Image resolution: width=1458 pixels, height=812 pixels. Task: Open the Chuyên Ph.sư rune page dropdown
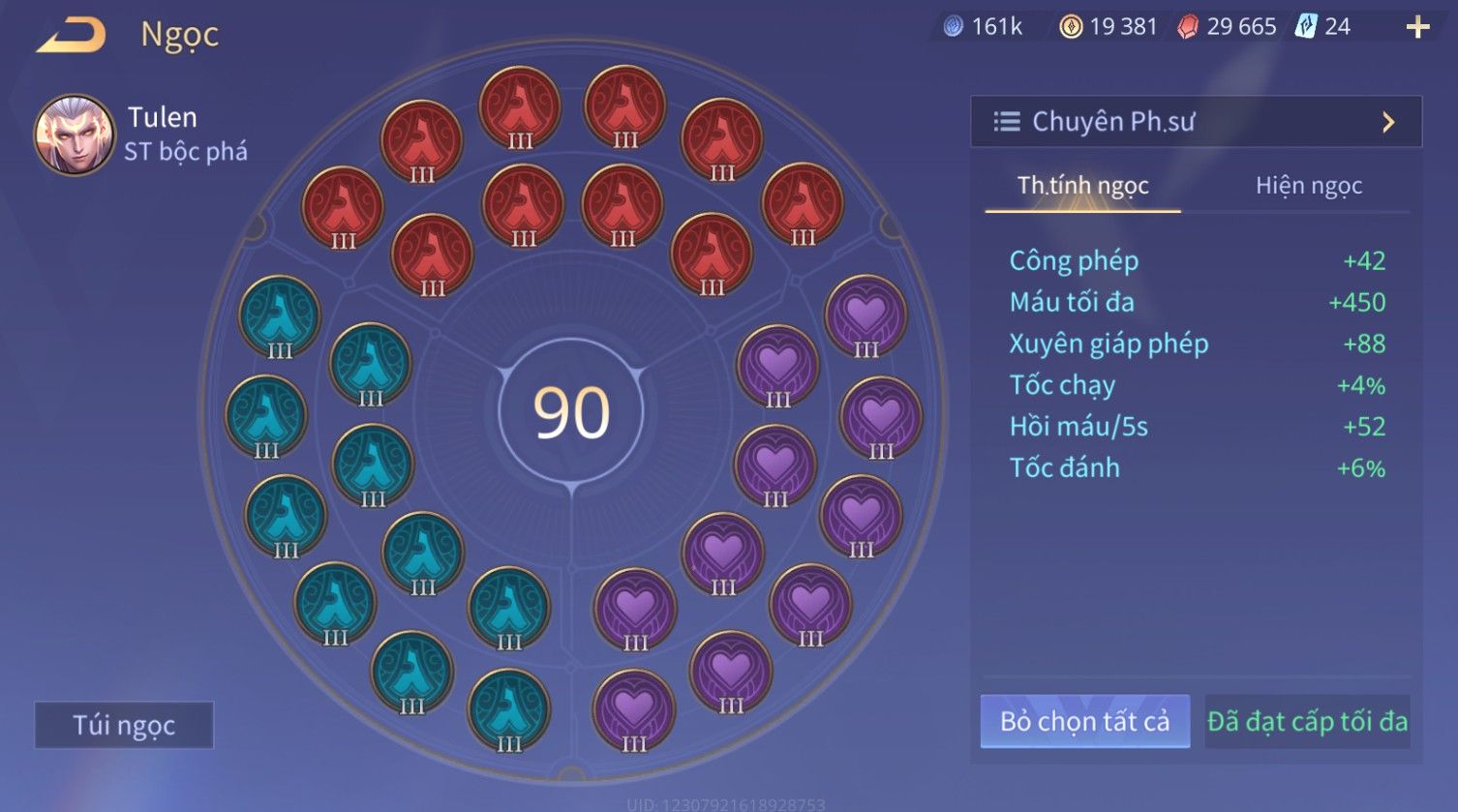pos(1196,122)
